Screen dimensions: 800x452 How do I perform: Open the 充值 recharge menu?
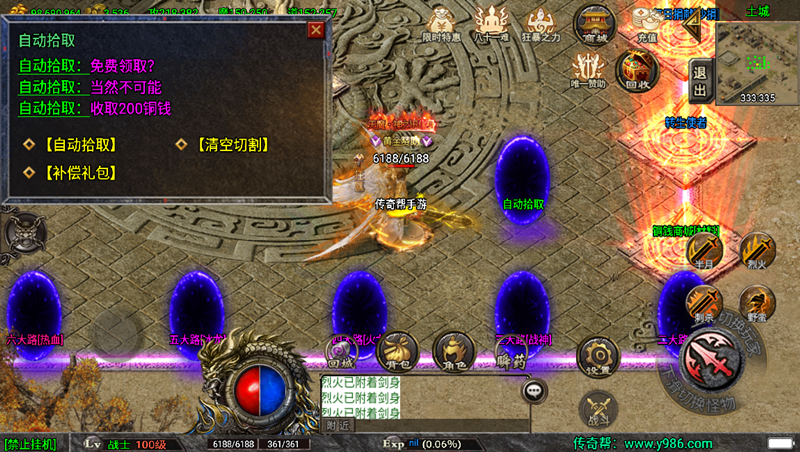point(647,24)
